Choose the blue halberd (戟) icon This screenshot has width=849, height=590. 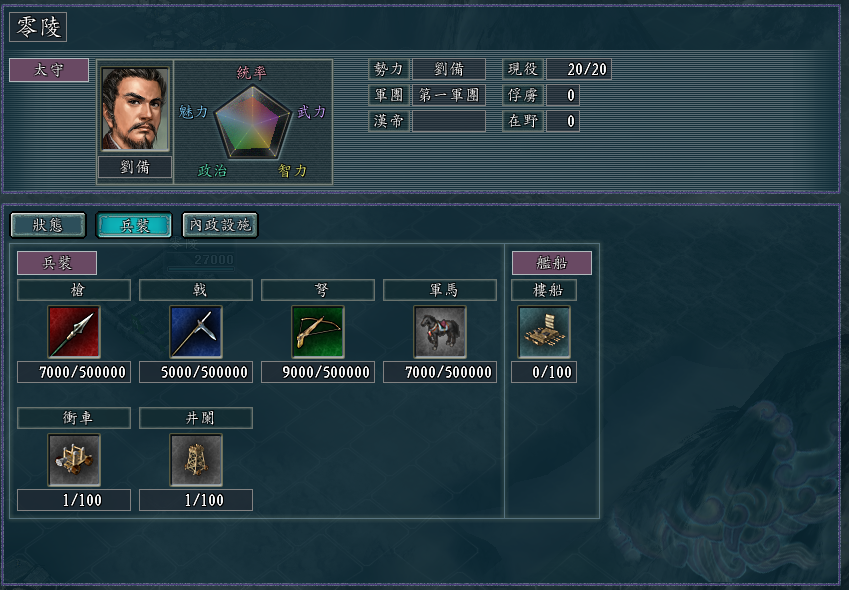[x=196, y=332]
